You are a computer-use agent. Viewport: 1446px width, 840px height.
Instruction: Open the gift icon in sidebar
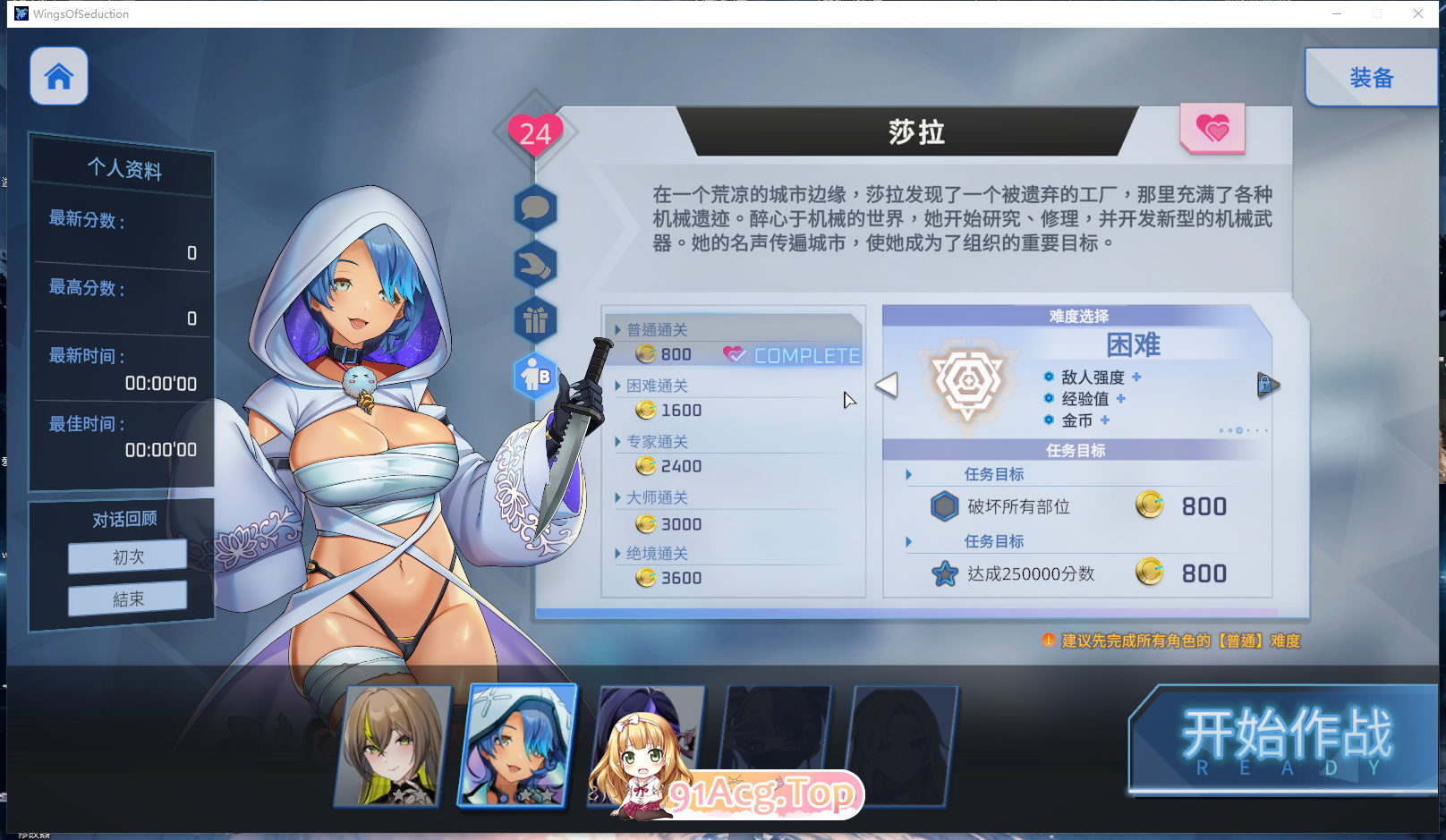pyautogui.click(x=535, y=319)
